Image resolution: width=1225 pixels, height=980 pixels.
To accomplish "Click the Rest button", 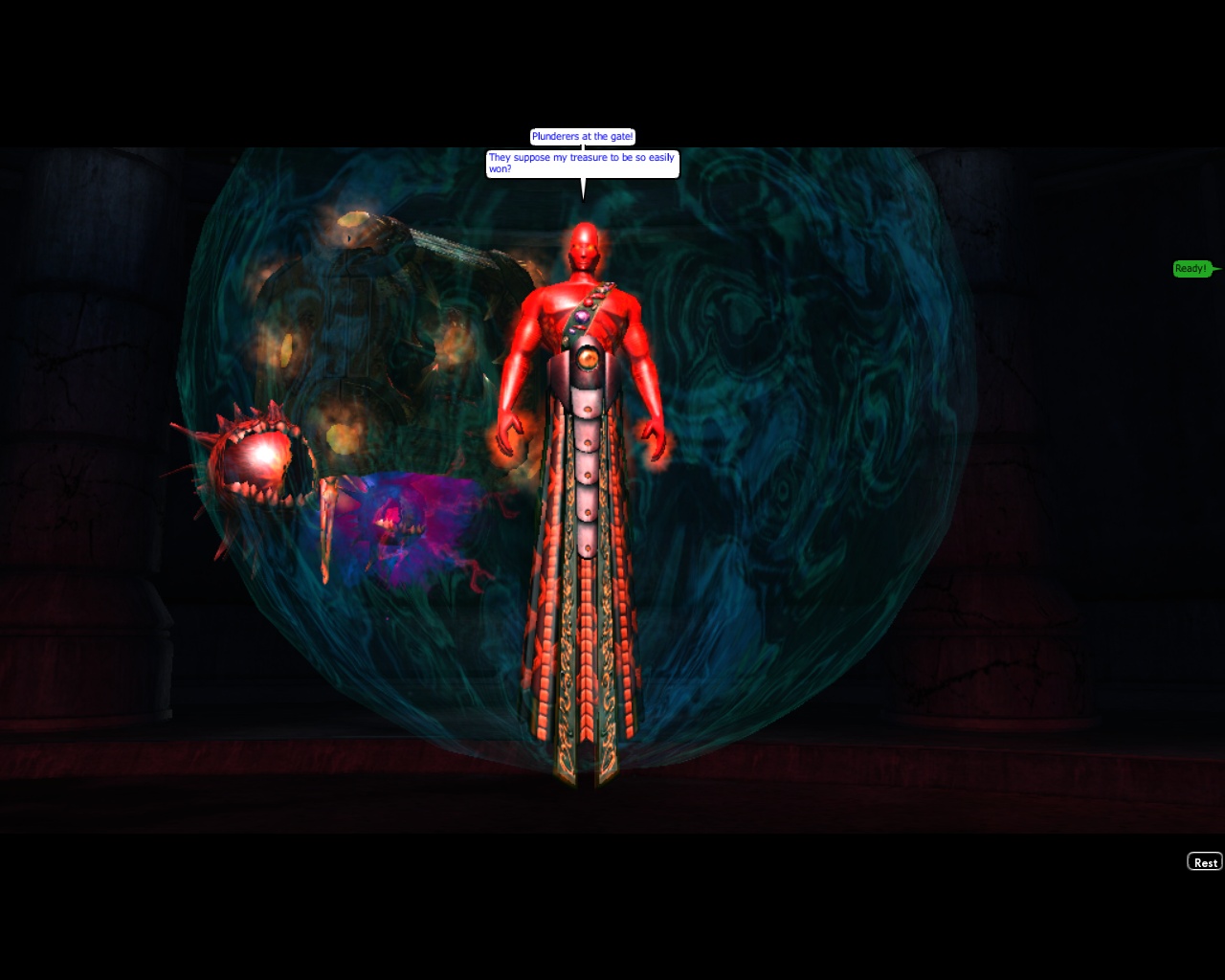I will (1204, 862).
